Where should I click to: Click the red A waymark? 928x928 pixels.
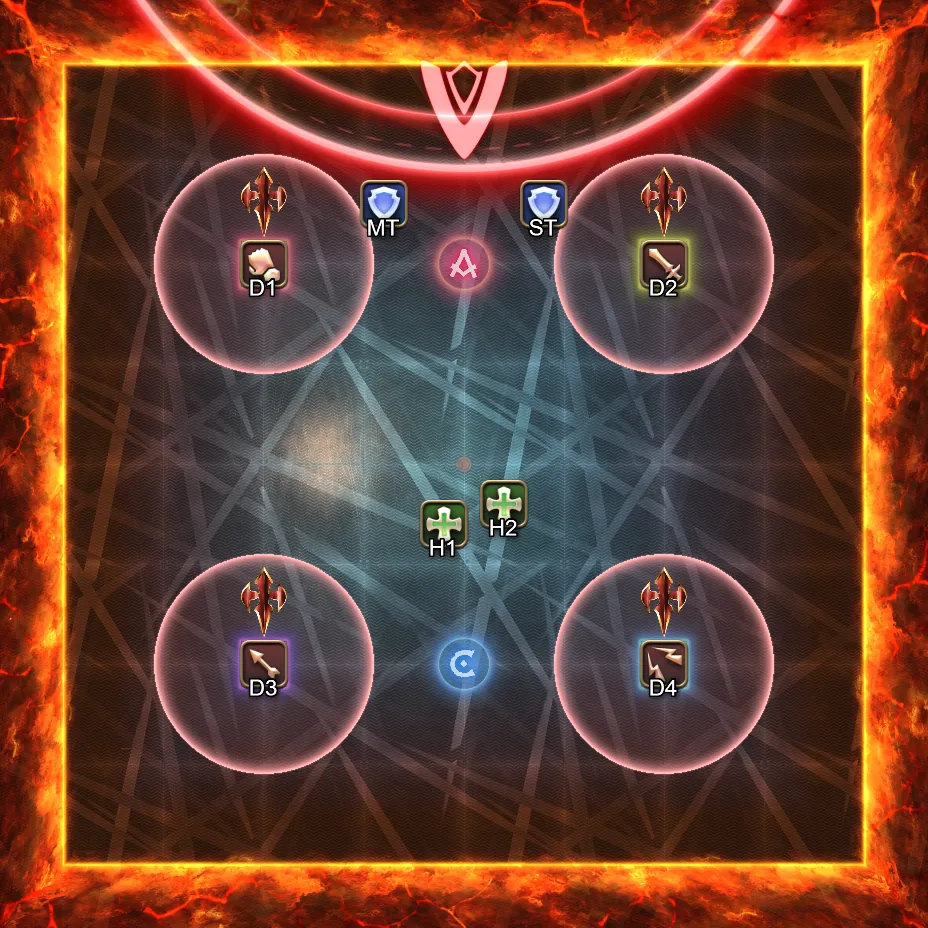tap(464, 264)
